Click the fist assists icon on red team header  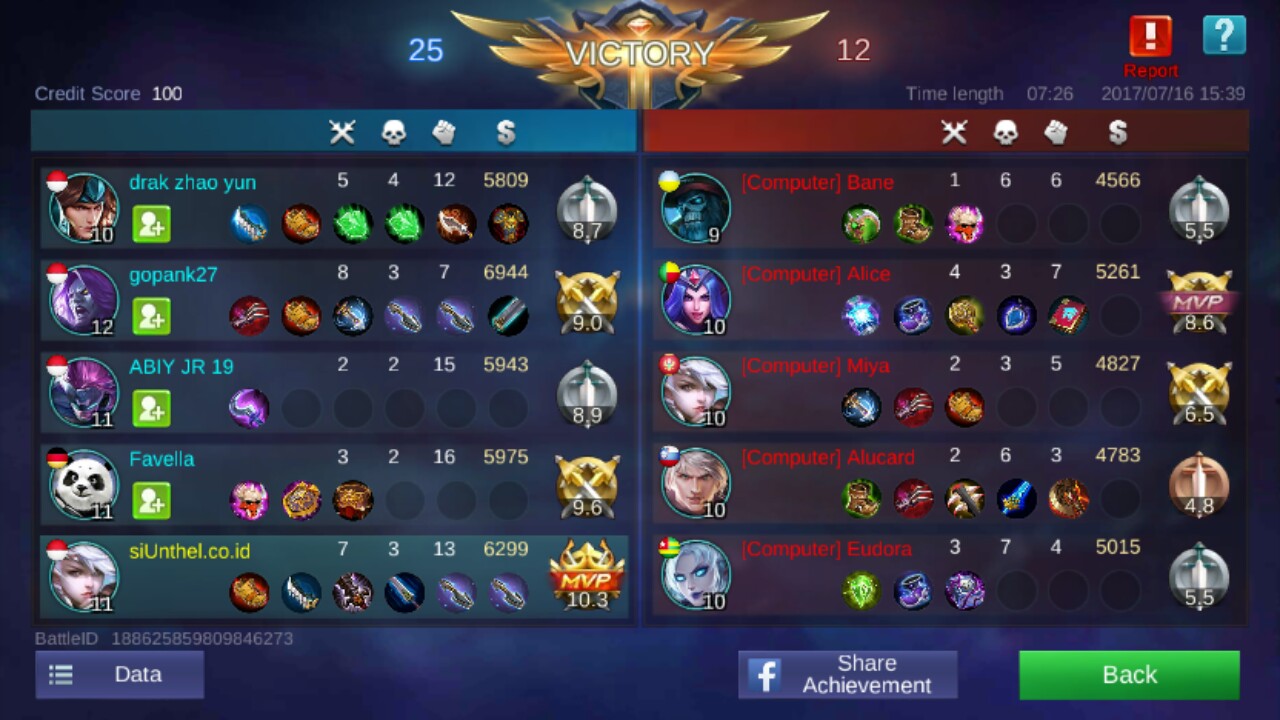1056,132
